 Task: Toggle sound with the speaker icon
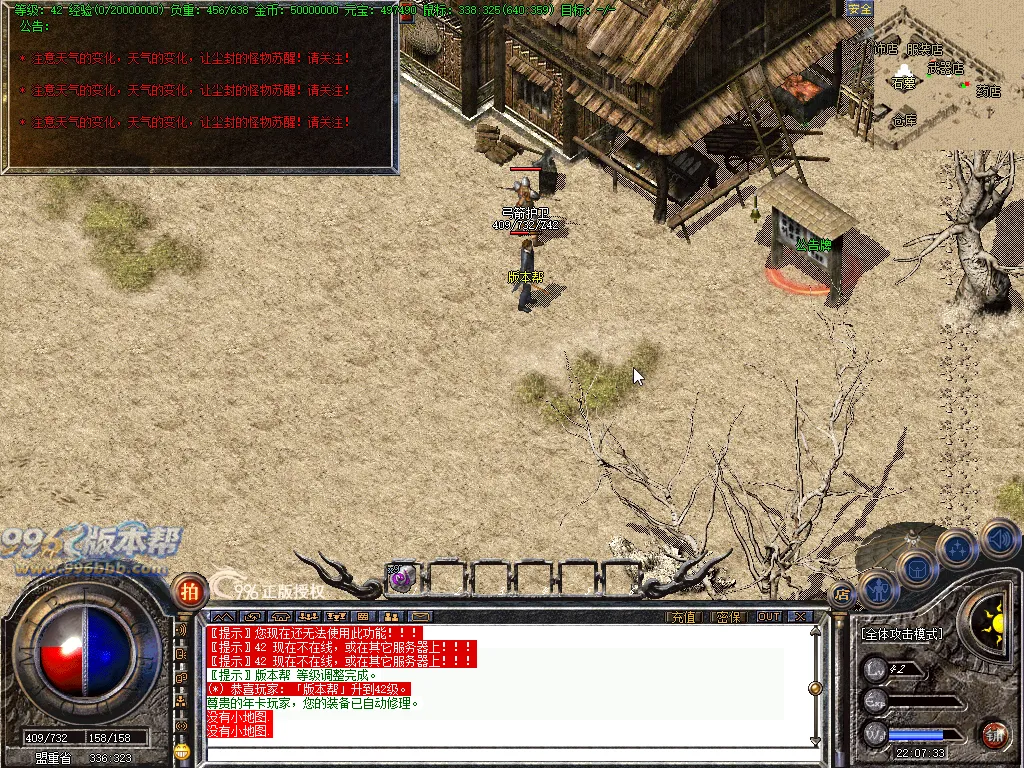998,540
